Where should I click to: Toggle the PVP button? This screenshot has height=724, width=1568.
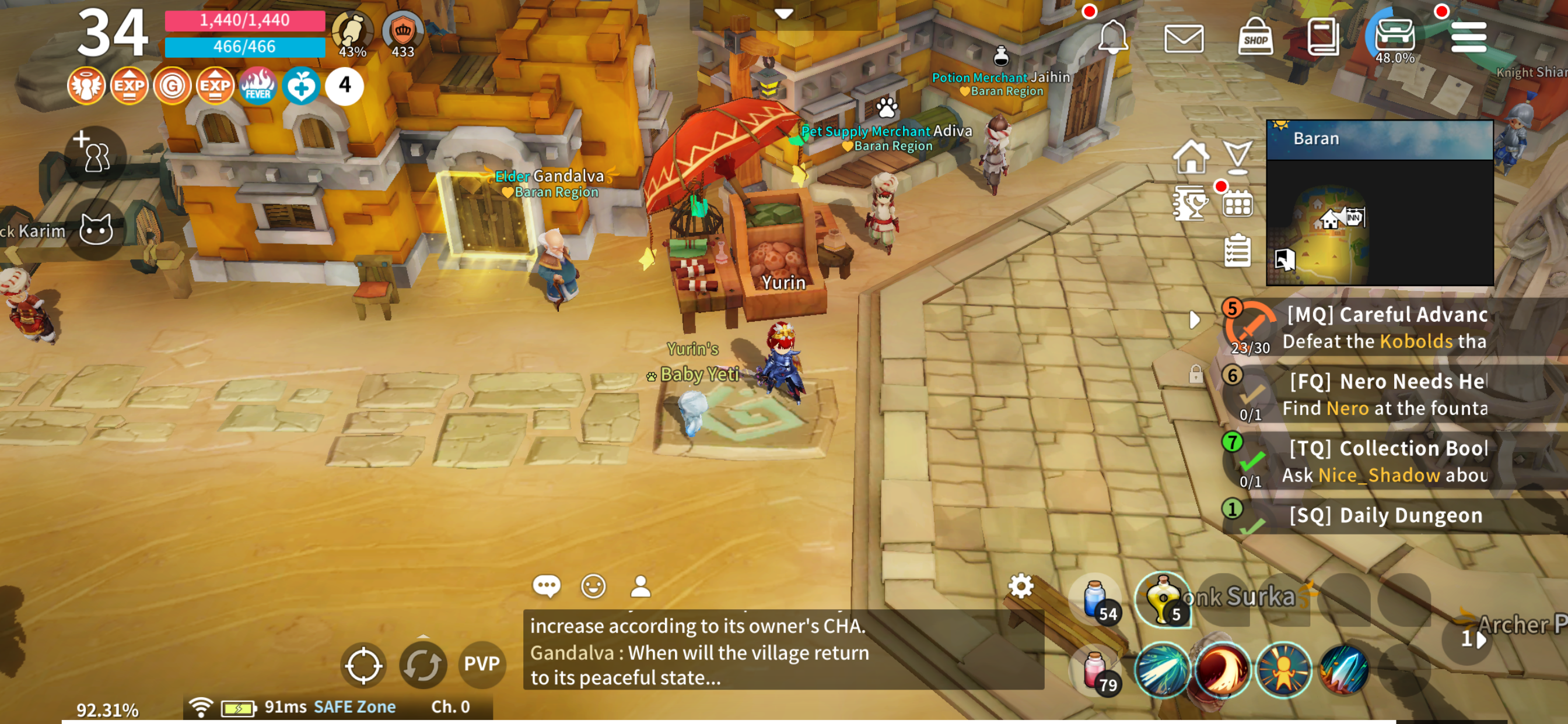pyautogui.click(x=481, y=664)
